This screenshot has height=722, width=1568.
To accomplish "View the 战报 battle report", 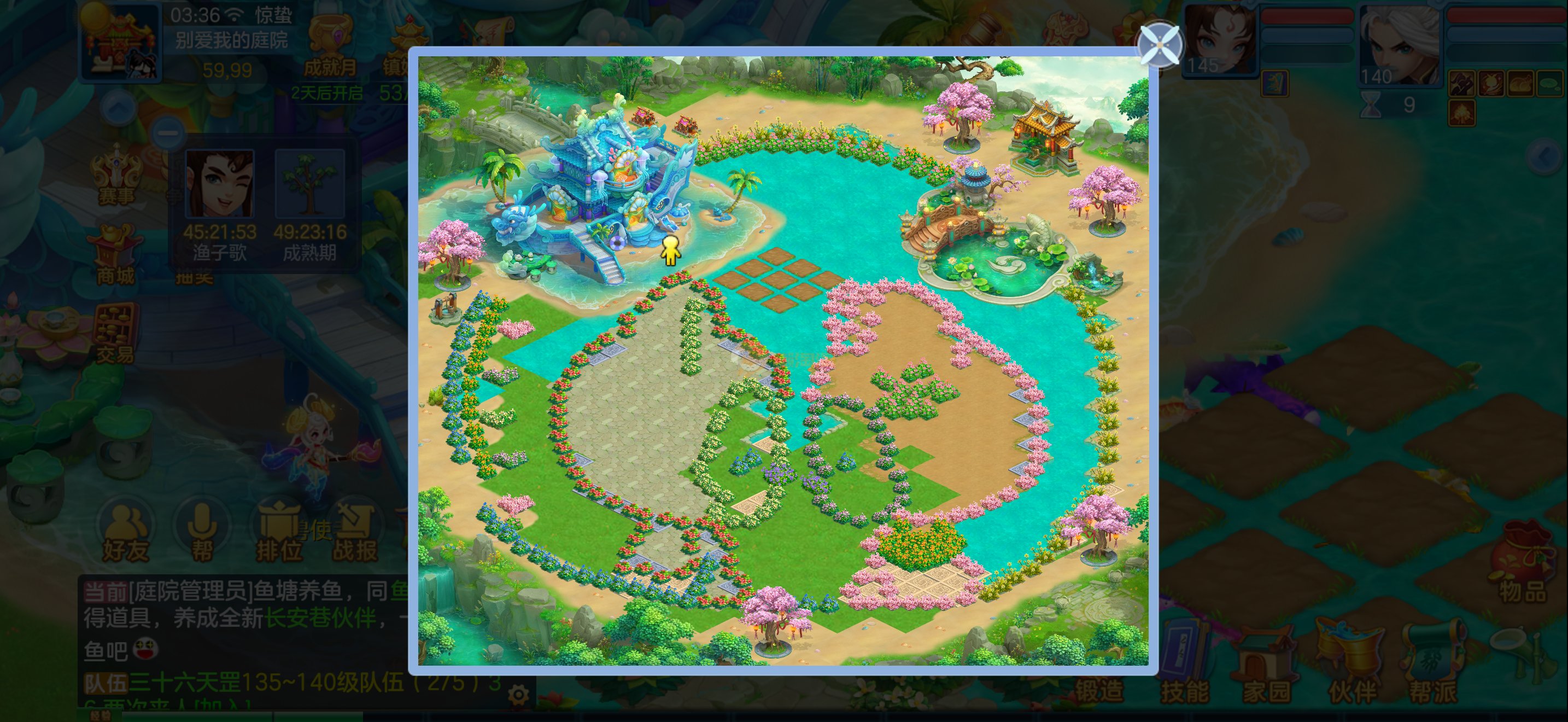I will pyautogui.click(x=355, y=532).
